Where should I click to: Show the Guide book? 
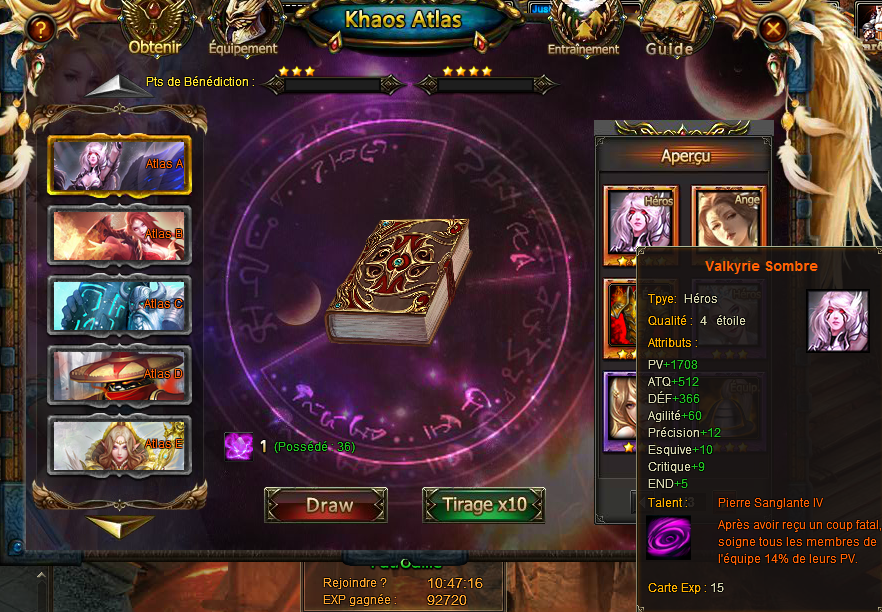tap(669, 30)
